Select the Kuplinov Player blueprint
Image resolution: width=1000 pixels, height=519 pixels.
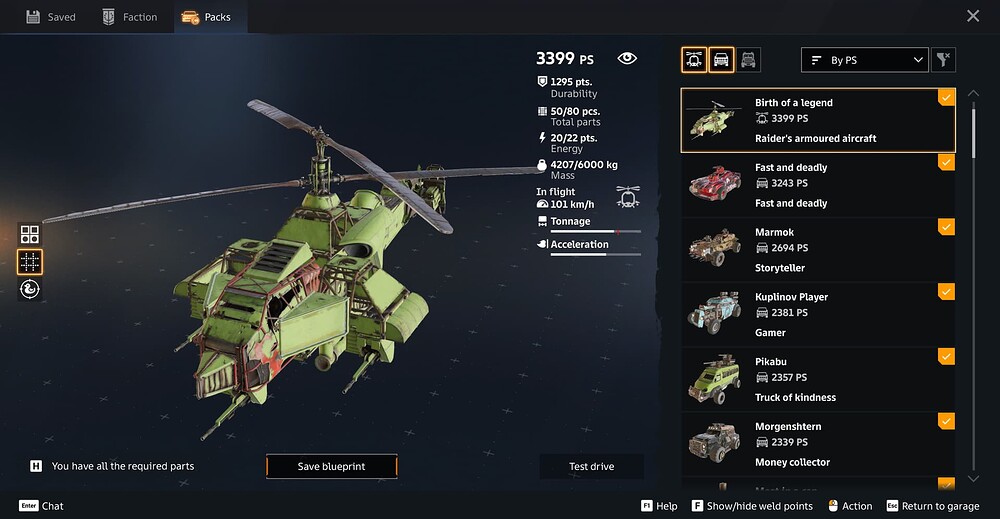pyautogui.click(x=816, y=314)
